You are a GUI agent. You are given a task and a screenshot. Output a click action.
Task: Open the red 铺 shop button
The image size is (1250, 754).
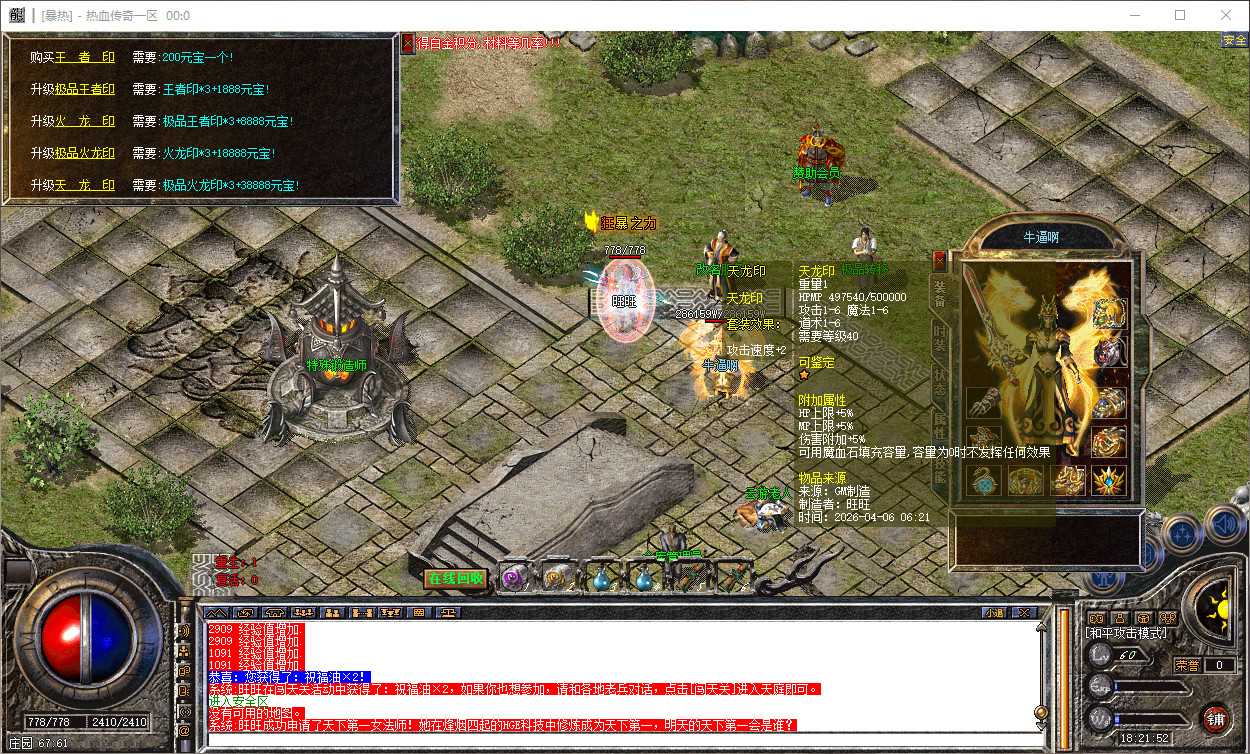[x=1216, y=718]
